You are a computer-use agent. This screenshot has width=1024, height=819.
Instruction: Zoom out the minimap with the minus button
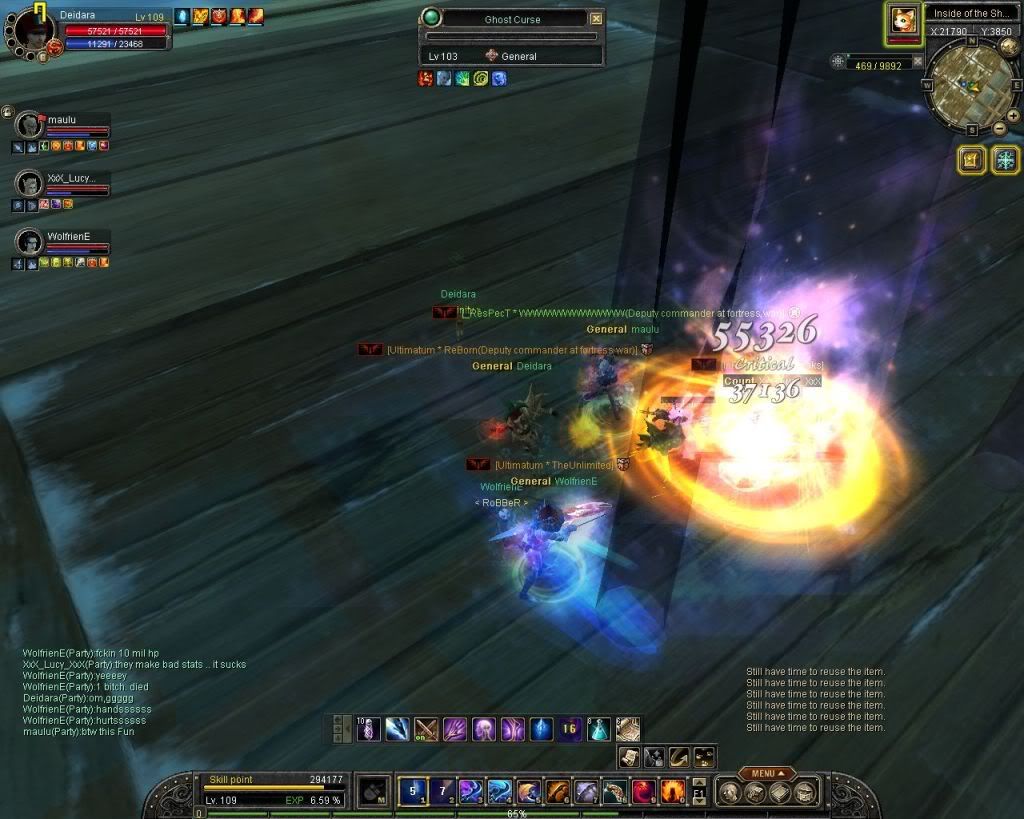coord(999,129)
